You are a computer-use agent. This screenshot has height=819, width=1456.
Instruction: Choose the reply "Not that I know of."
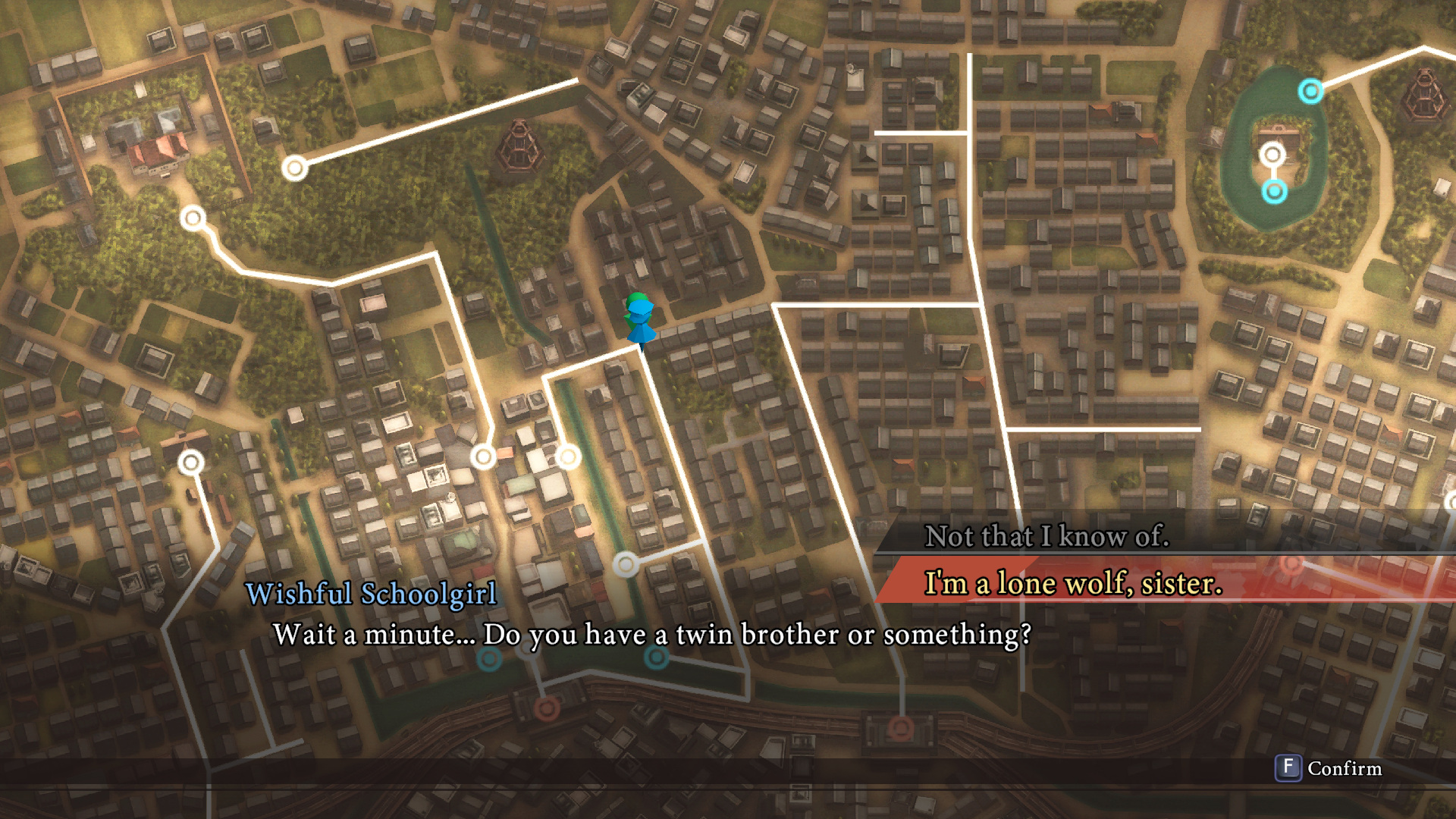point(1046,536)
